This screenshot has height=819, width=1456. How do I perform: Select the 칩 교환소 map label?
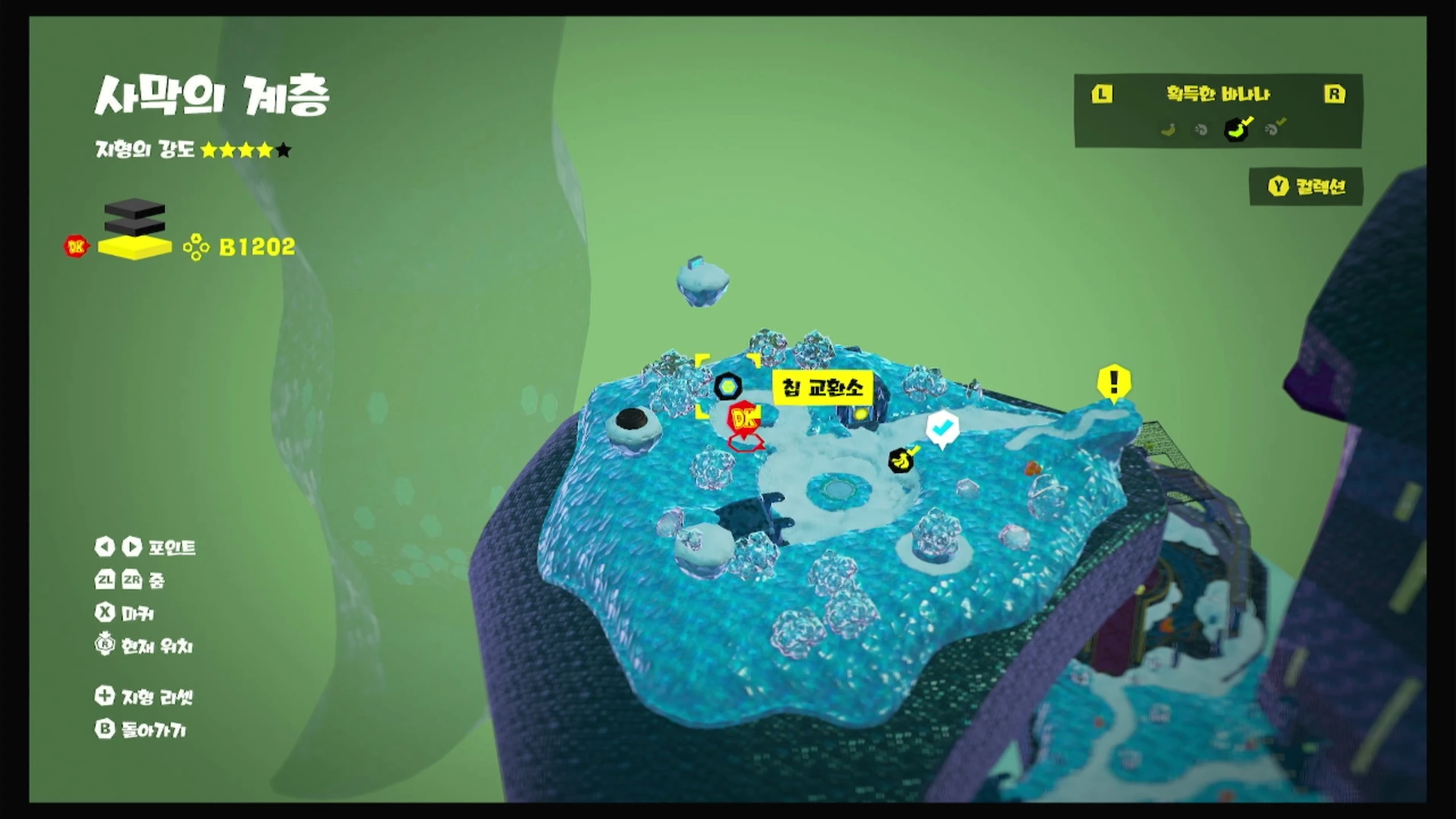tap(822, 388)
